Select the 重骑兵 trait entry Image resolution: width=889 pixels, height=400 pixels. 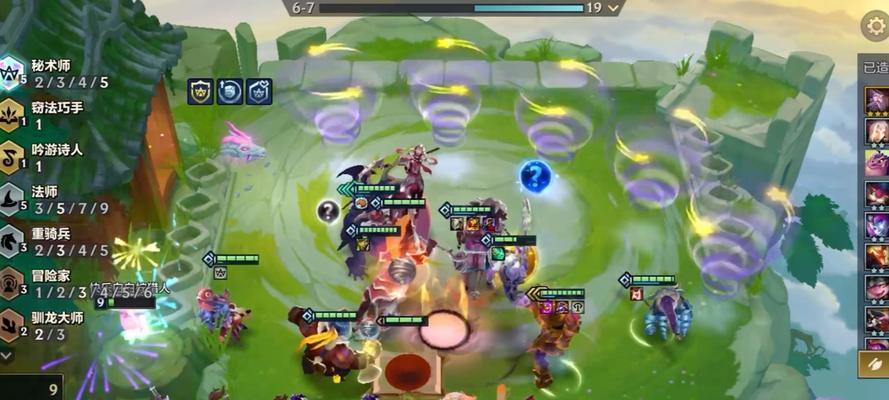[45, 241]
